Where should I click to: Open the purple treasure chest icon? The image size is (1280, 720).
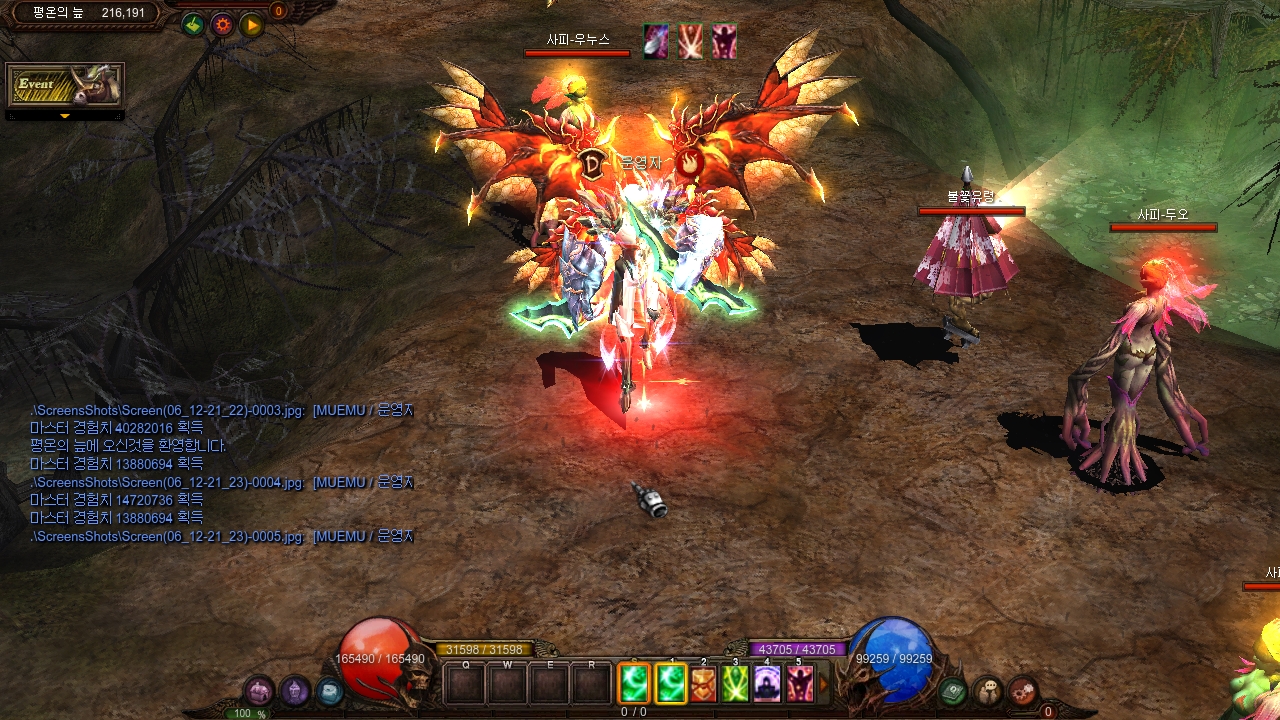click(x=259, y=691)
